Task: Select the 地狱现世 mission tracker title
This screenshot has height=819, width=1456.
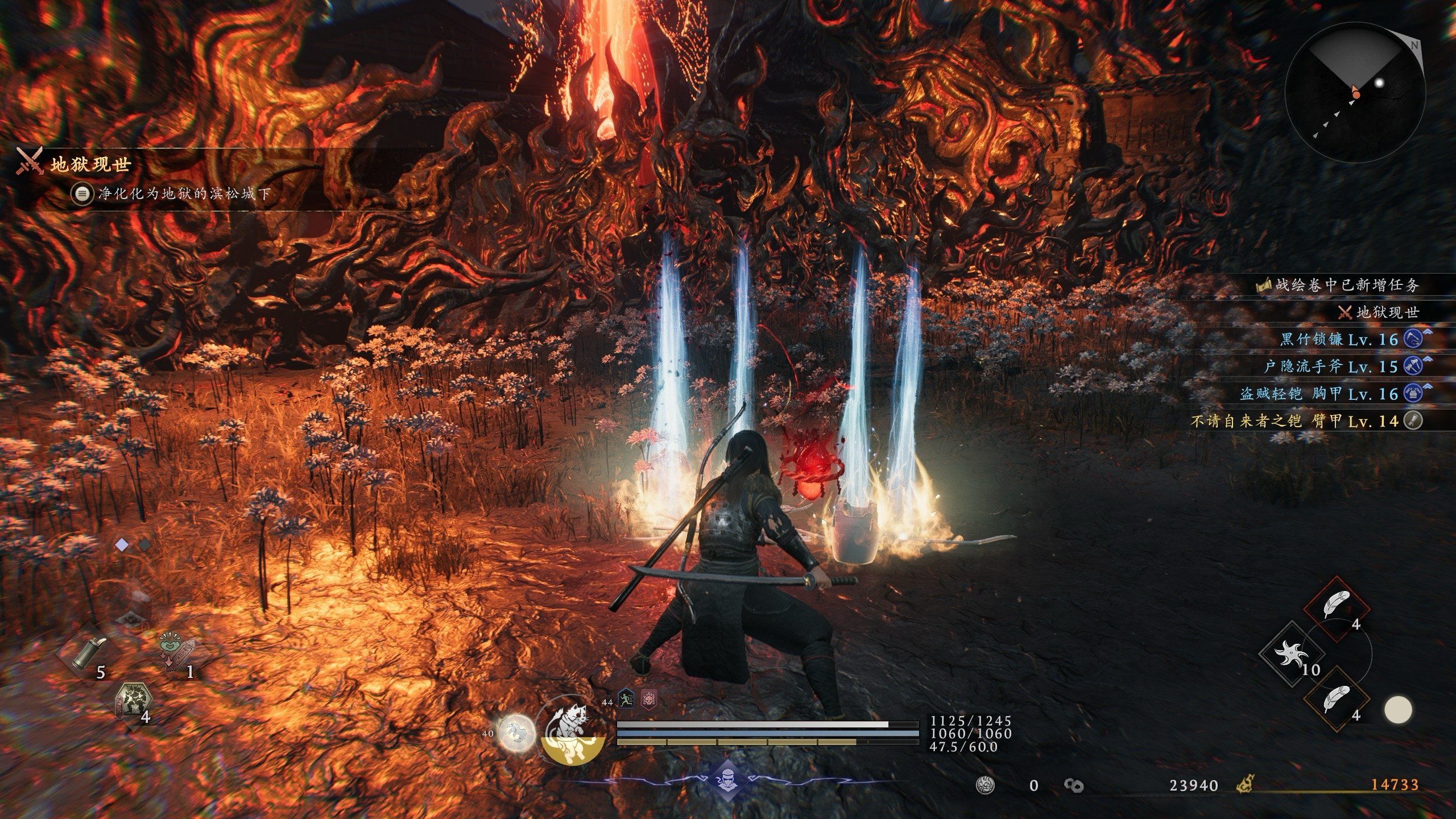Action: tap(90, 166)
